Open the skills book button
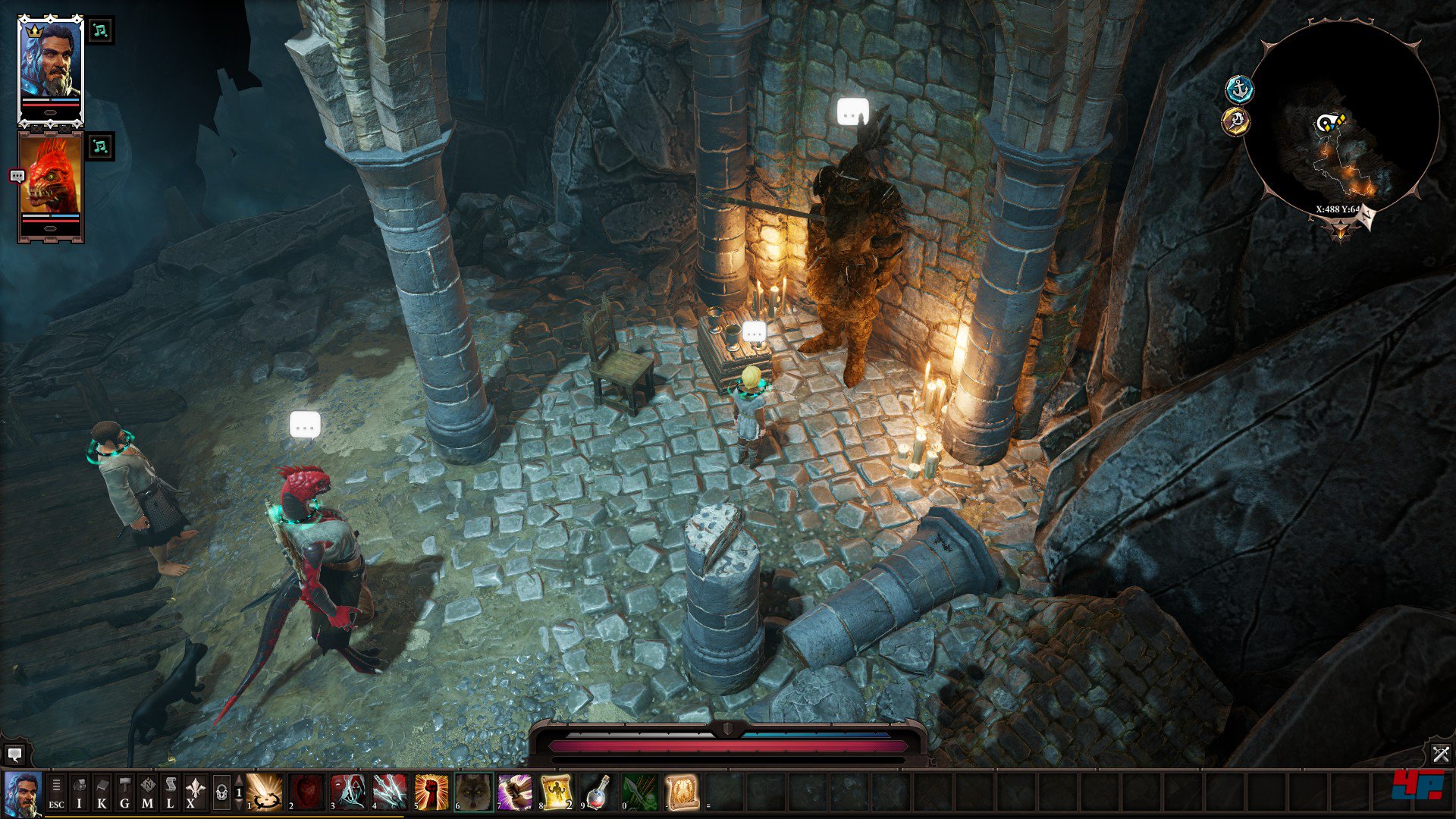 pyautogui.click(x=102, y=793)
